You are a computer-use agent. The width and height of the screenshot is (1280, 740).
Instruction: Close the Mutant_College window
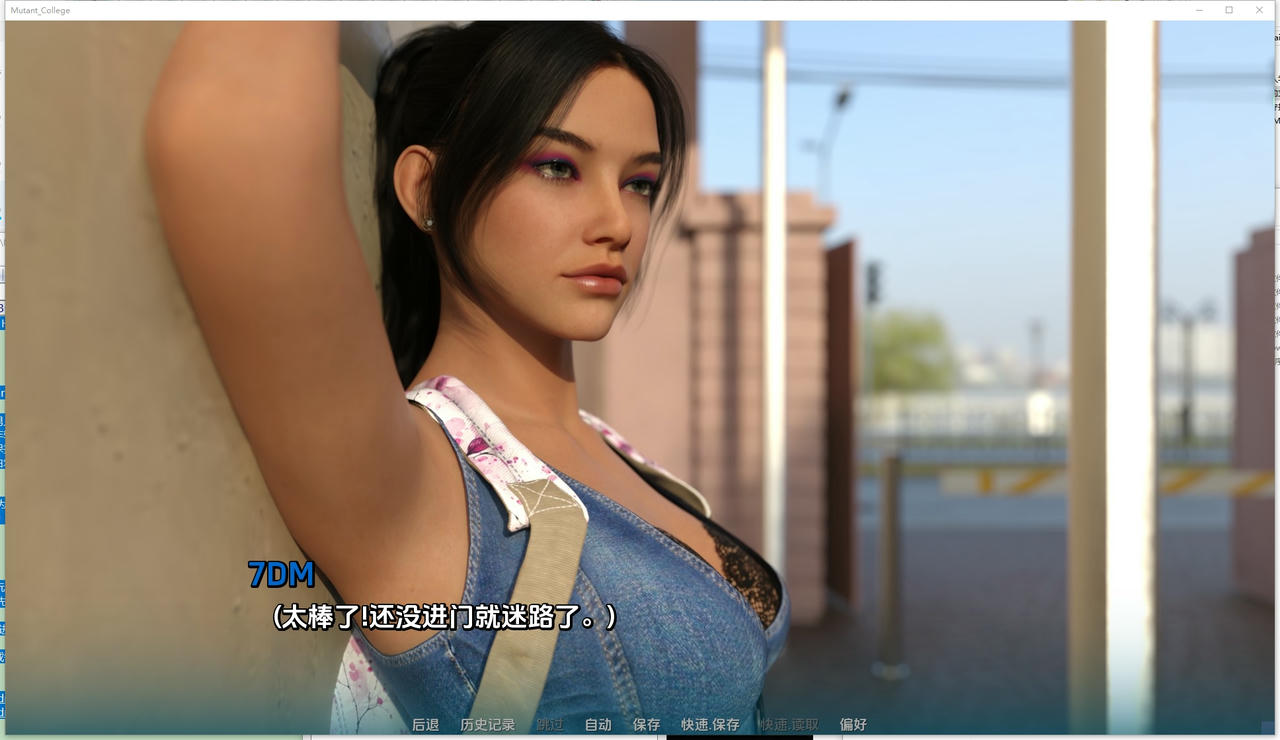click(1258, 10)
